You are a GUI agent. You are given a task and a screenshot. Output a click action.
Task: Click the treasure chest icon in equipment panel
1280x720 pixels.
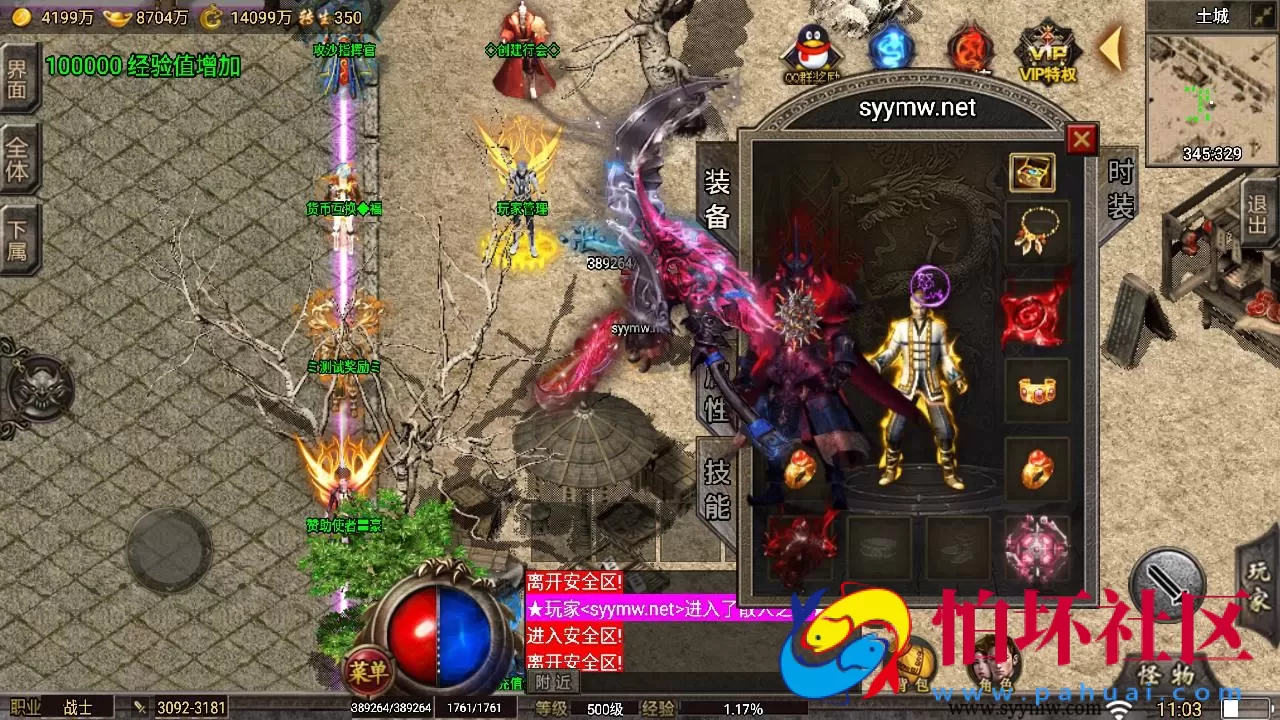pos(1032,173)
